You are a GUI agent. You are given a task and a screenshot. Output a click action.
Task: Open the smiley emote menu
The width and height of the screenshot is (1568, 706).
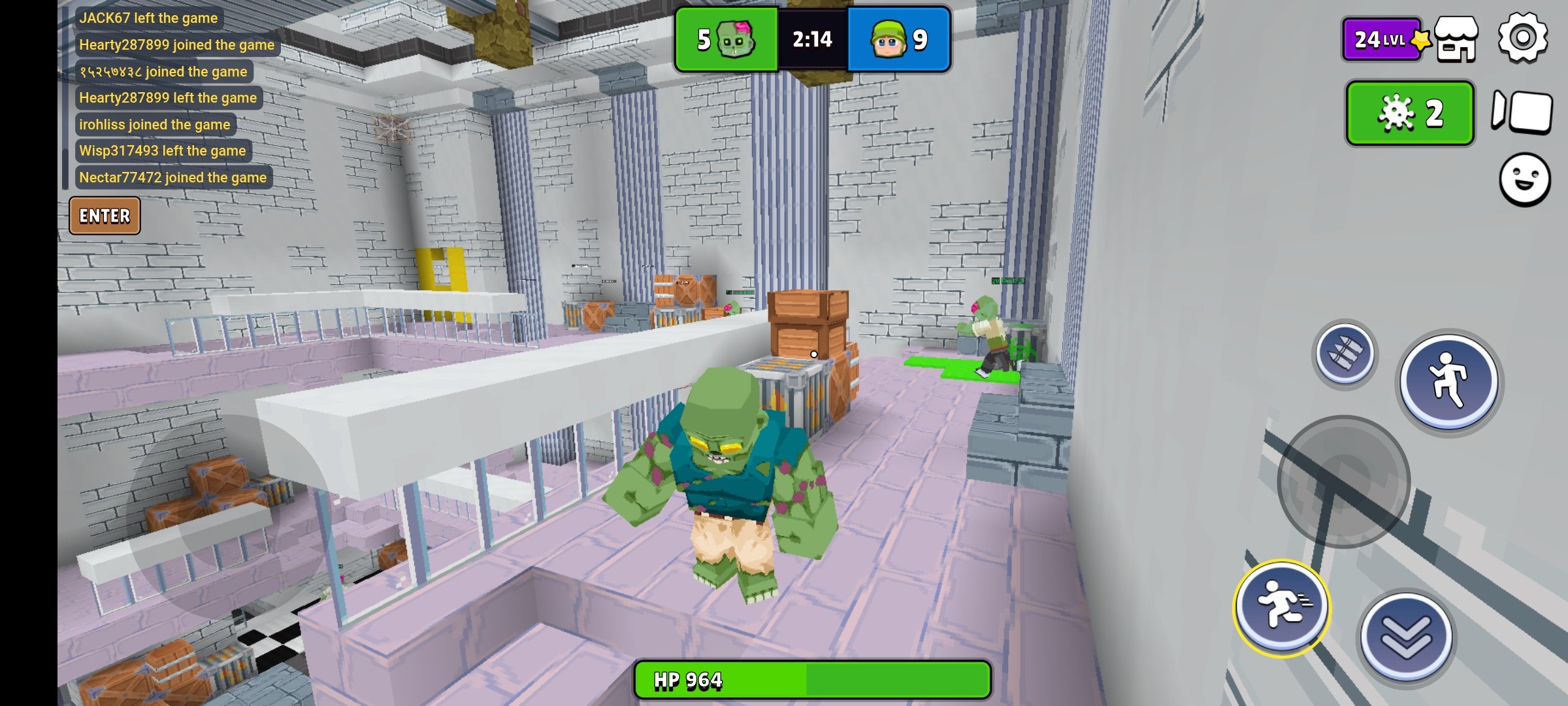(x=1524, y=180)
